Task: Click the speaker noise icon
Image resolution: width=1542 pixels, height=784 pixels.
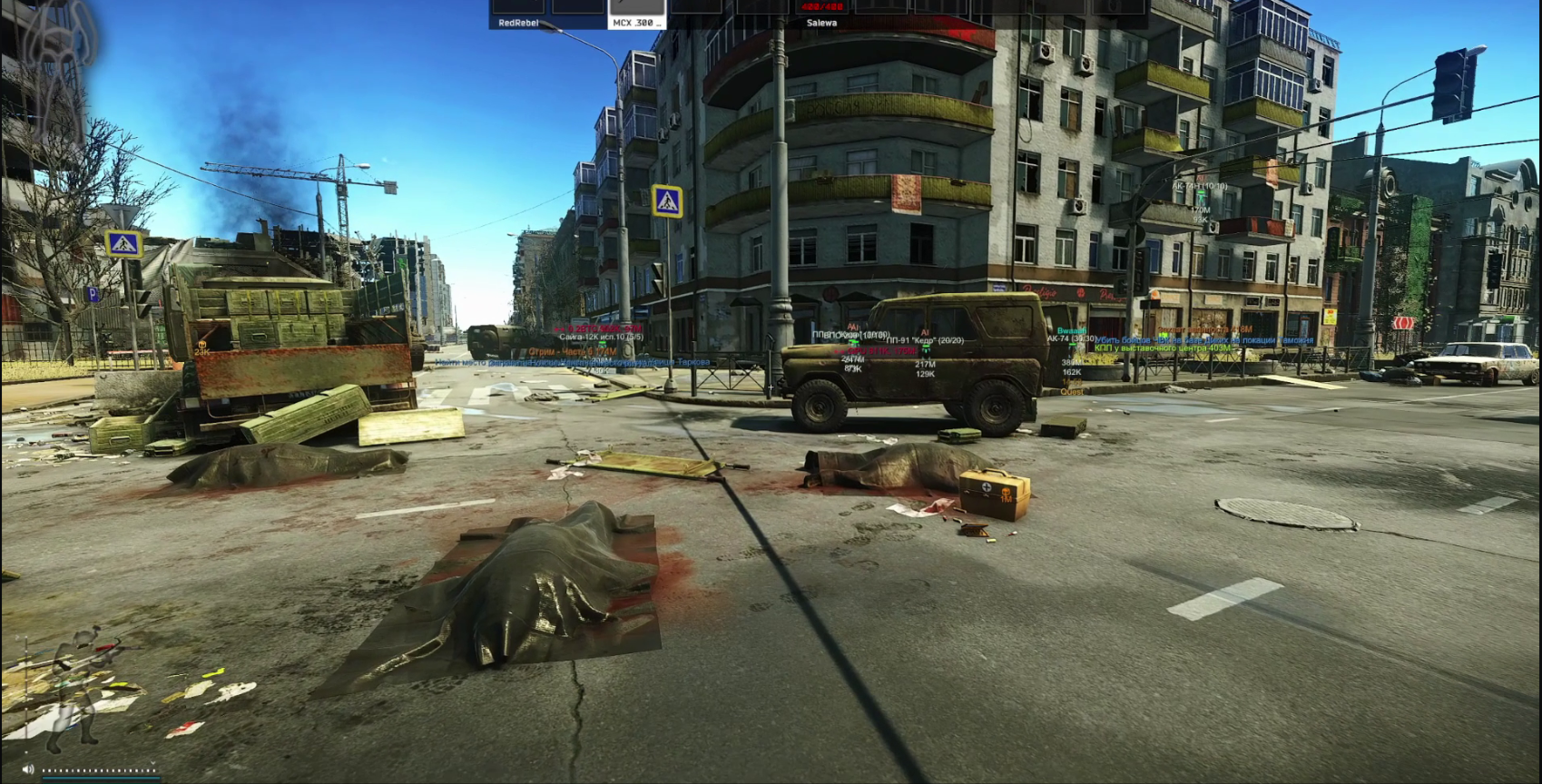Action: 28,769
